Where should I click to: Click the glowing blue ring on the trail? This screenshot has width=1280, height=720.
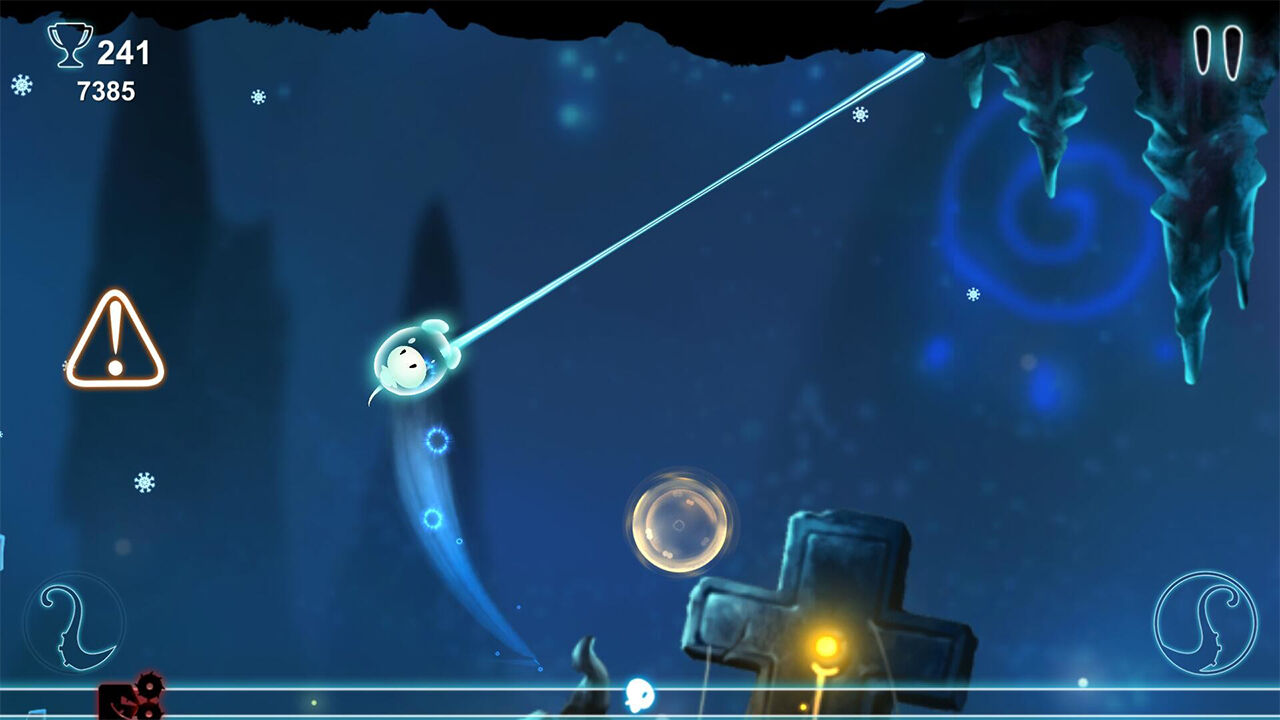(x=438, y=440)
